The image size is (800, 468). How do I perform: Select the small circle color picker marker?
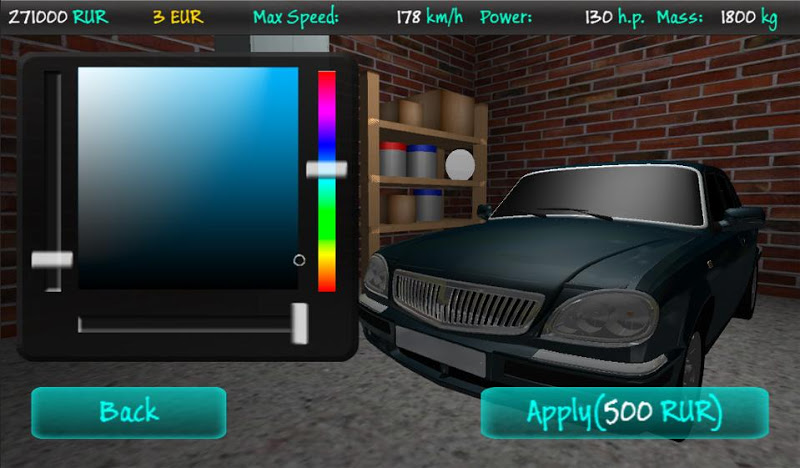pyautogui.click(x=299, y=260)
